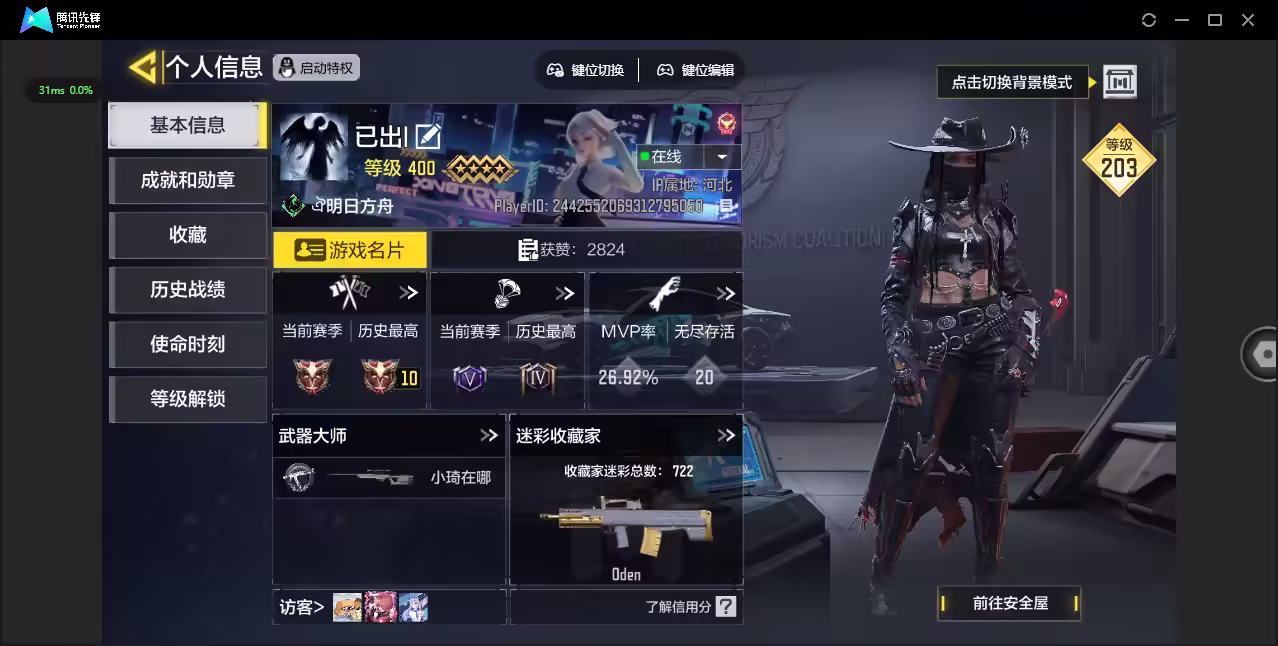Toggle 点击切换背景模式 background mode
Viewport: 1278px width, 646px height.
tap(1119, 82)
